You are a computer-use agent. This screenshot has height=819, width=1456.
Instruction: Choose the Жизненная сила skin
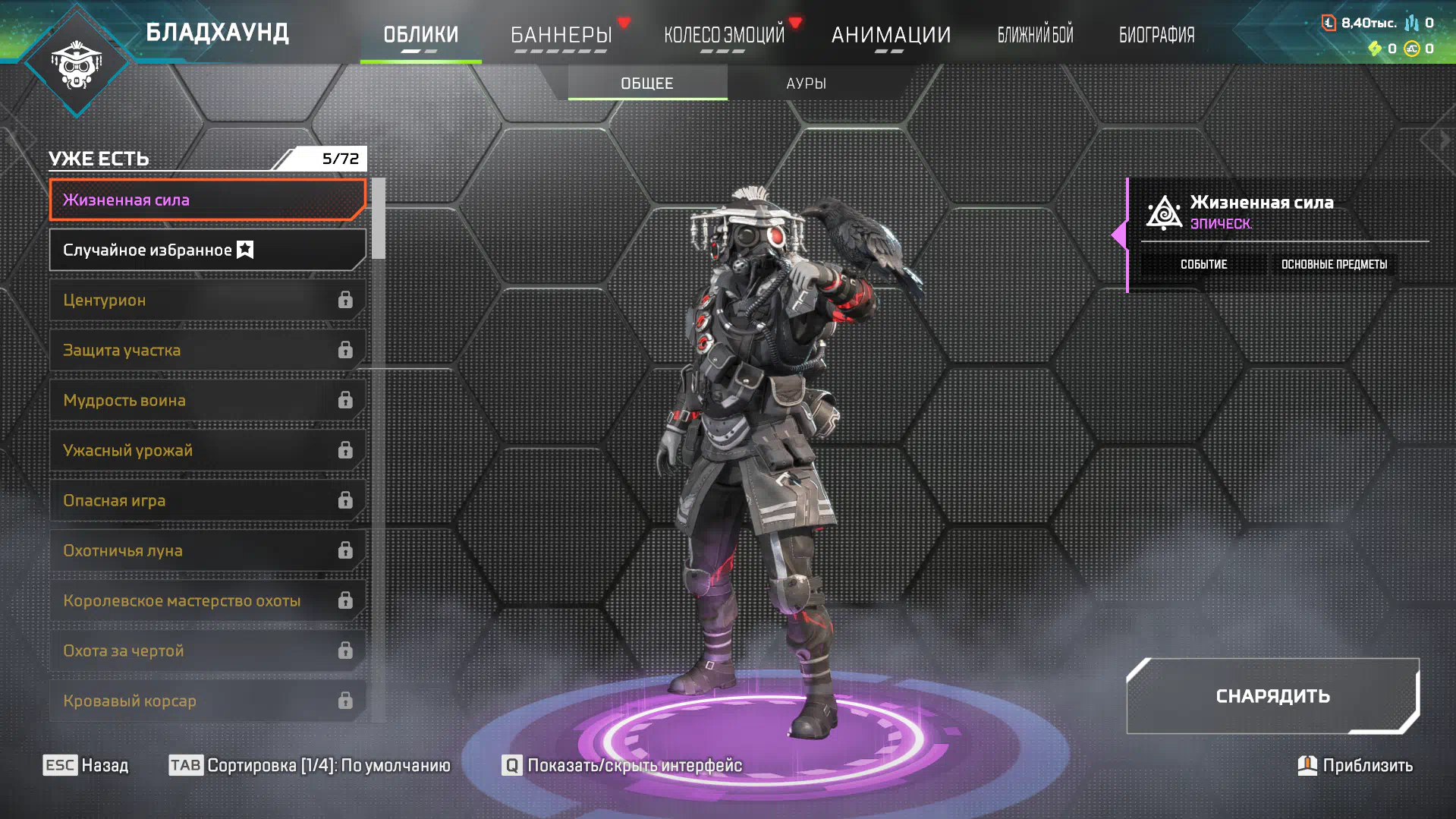tap(207, 200)
